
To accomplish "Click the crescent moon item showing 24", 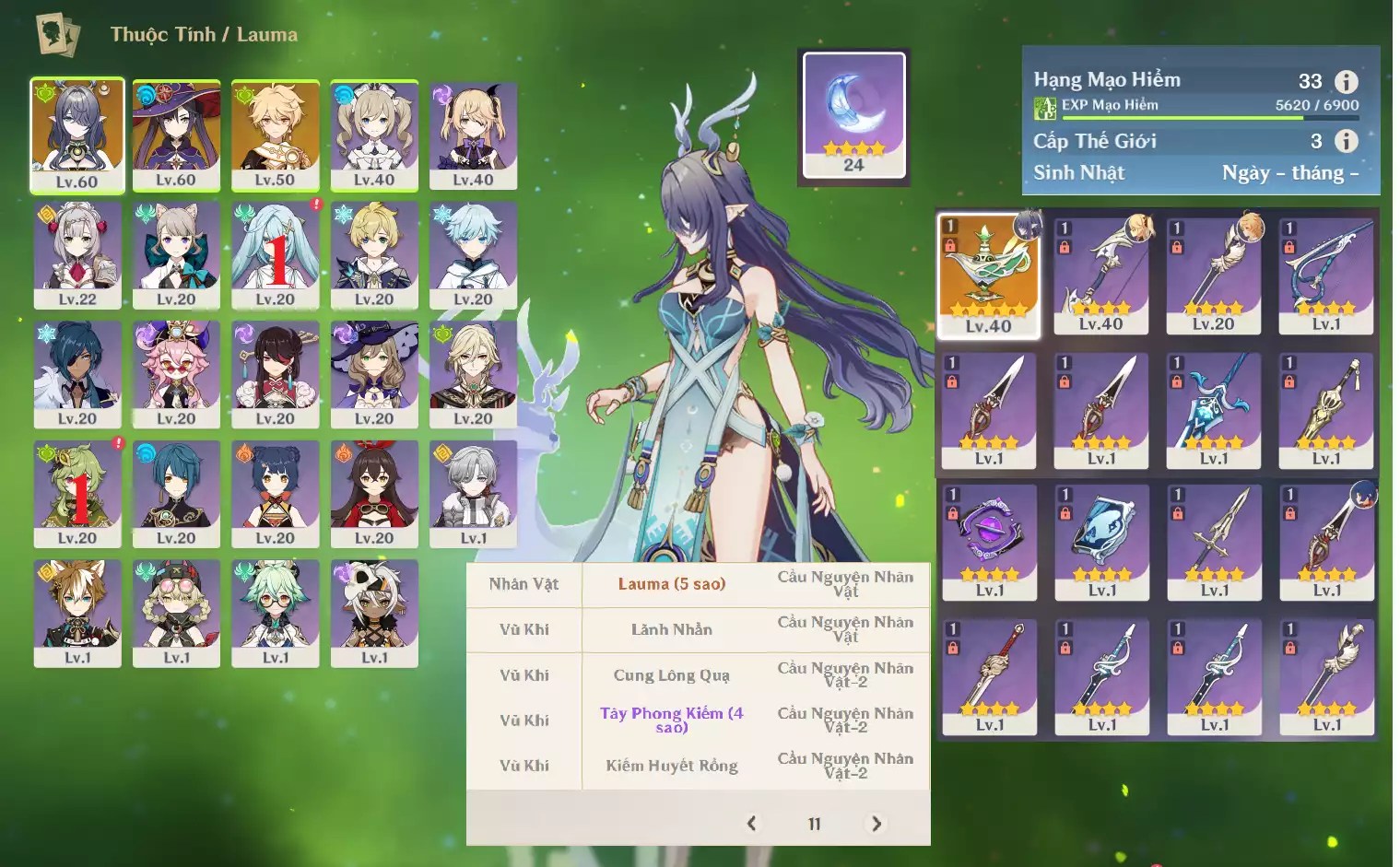I will [x=853, y=114].
